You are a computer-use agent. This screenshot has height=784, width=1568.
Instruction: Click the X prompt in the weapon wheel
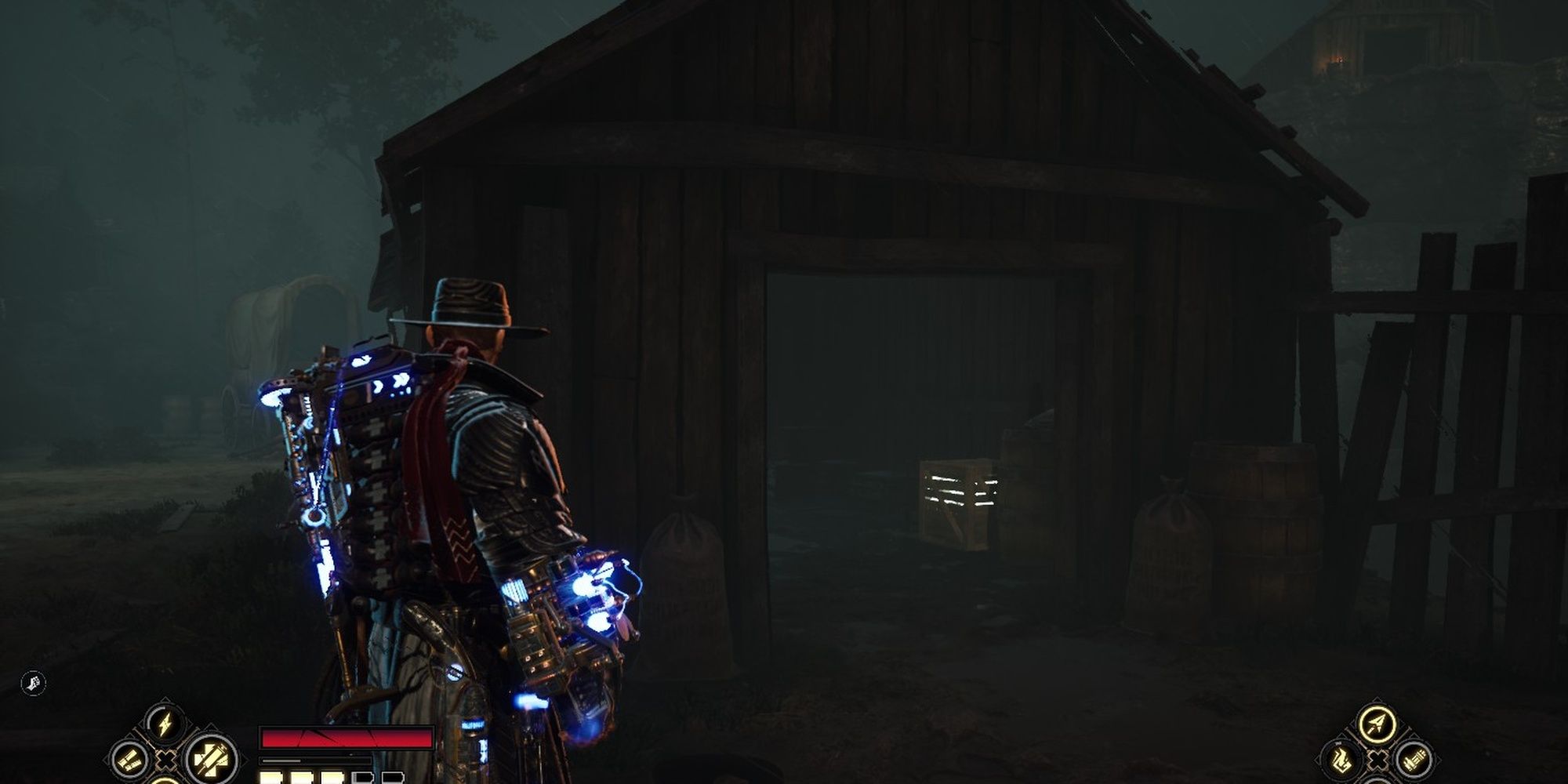[x=1378, y=760]
